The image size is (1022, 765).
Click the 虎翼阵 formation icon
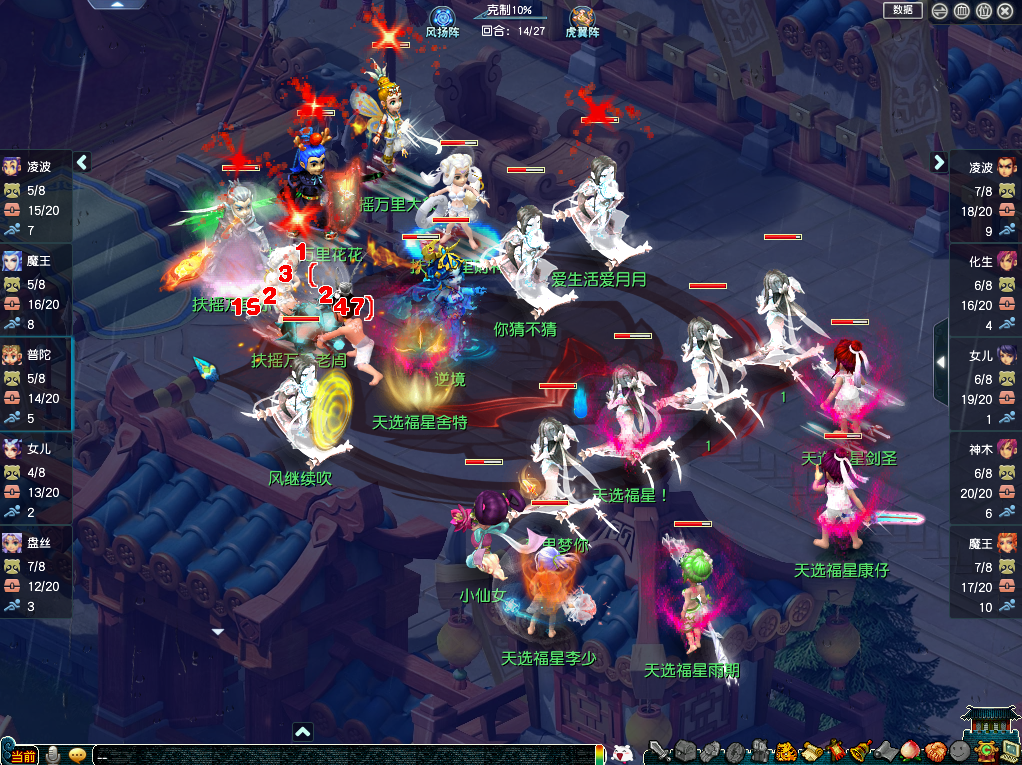(582, 18)
